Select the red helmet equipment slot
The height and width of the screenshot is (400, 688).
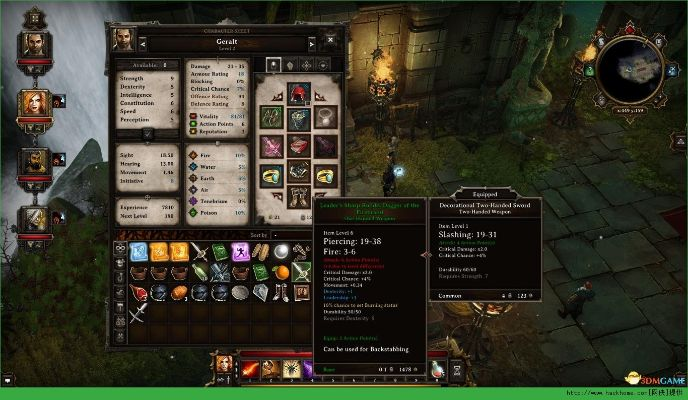301,94
